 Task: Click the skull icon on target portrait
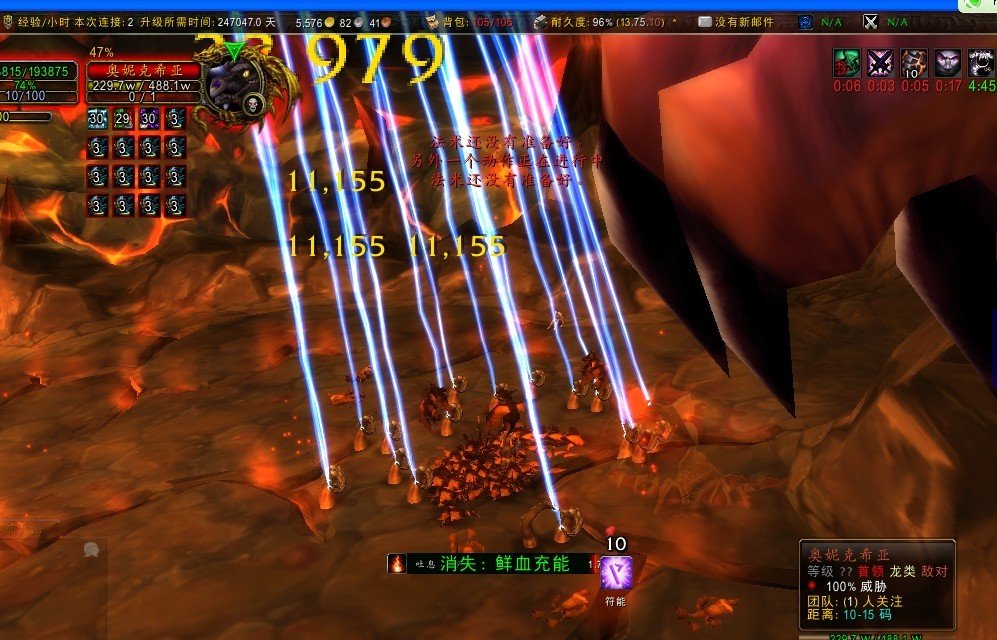(x=253, y=104)
